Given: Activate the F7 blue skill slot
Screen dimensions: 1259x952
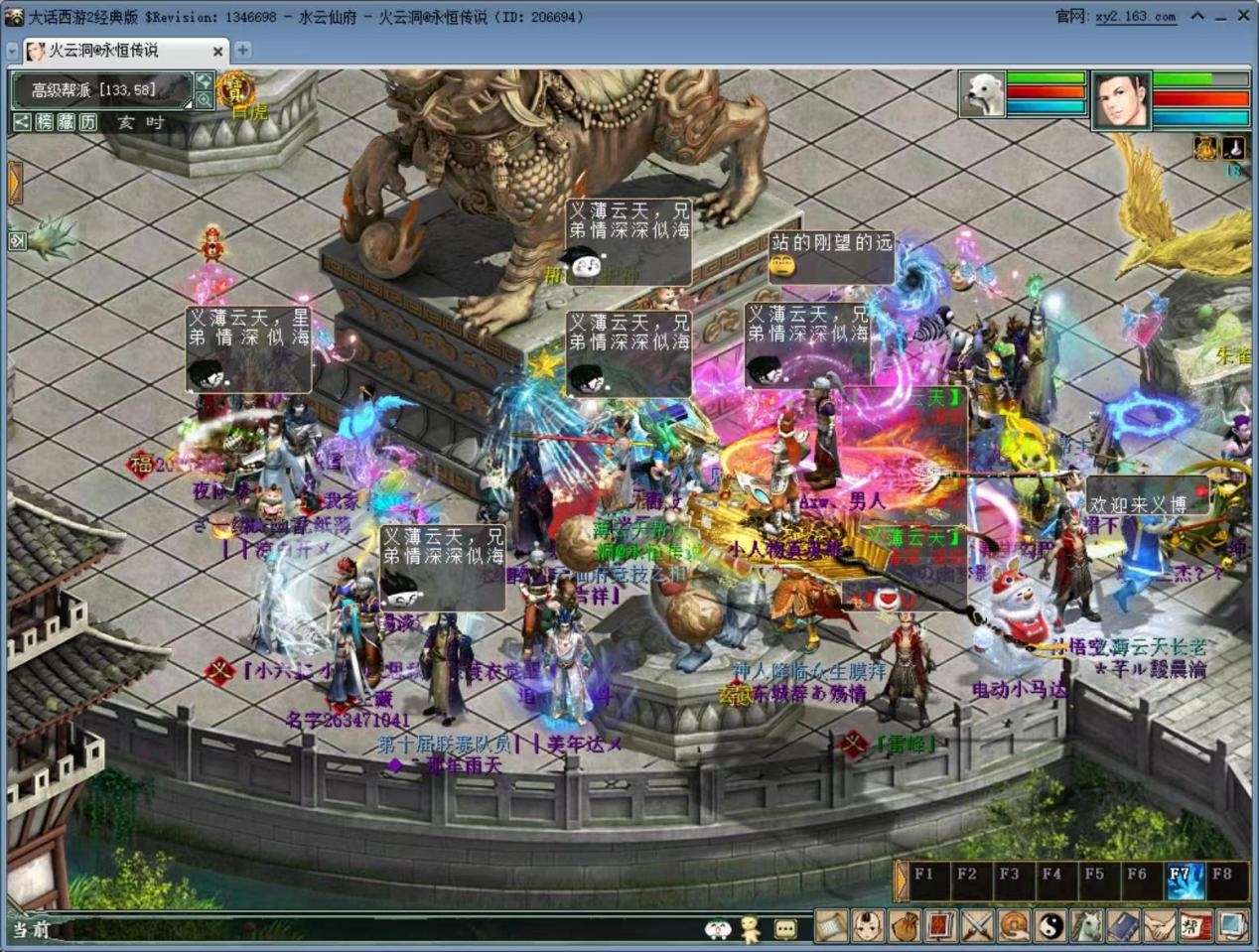Looking at the screenshot, I should tap(1182, 881).
